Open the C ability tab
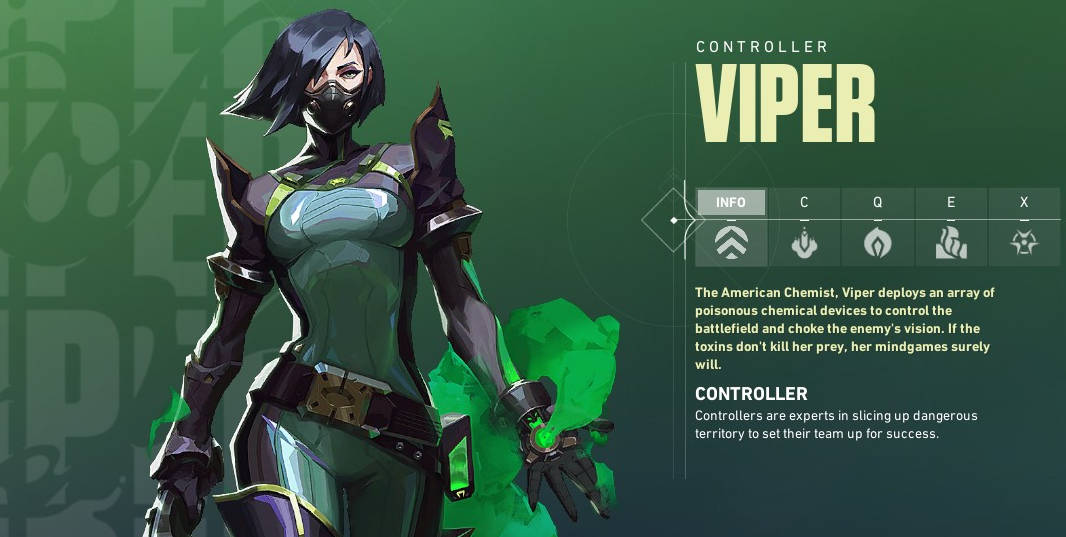 804,202
